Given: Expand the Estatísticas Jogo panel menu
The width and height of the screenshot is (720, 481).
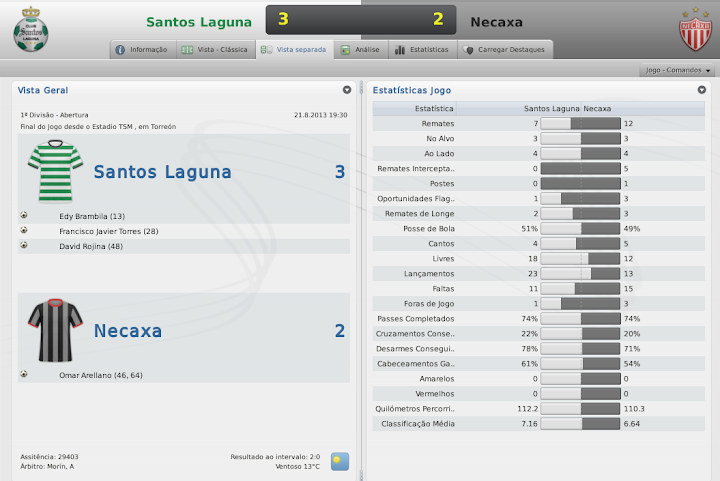Looking at the screenshot, I should coord(702,90).
